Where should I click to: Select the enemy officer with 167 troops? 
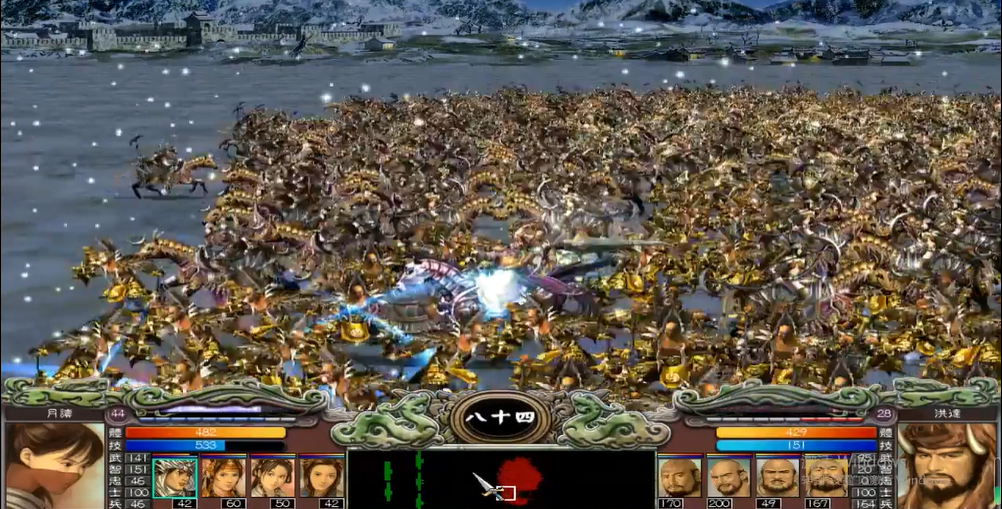(x=826, y=477)
